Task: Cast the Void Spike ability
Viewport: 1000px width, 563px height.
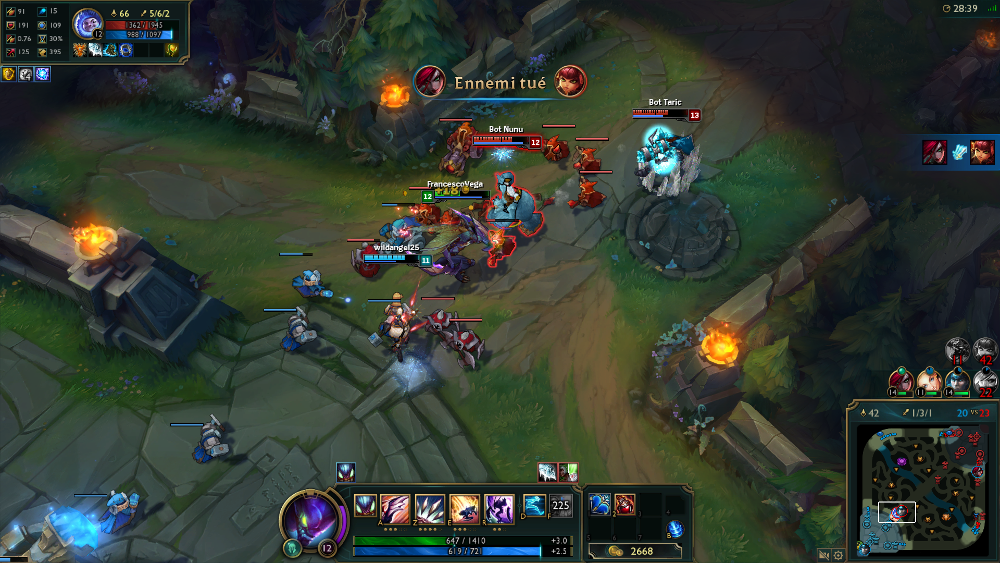Action: tap(429, 506)
